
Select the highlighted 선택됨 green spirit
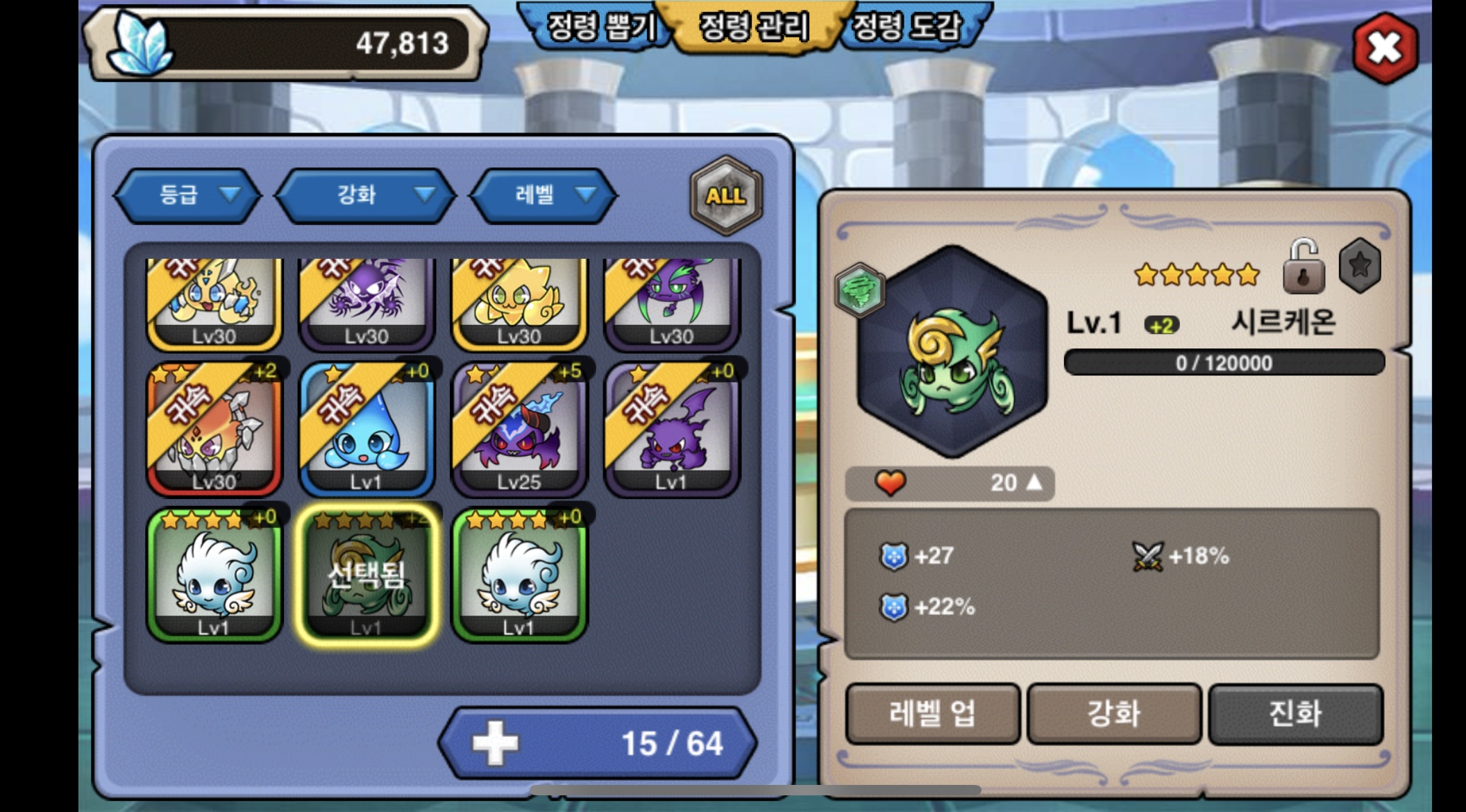click(366, 575)
